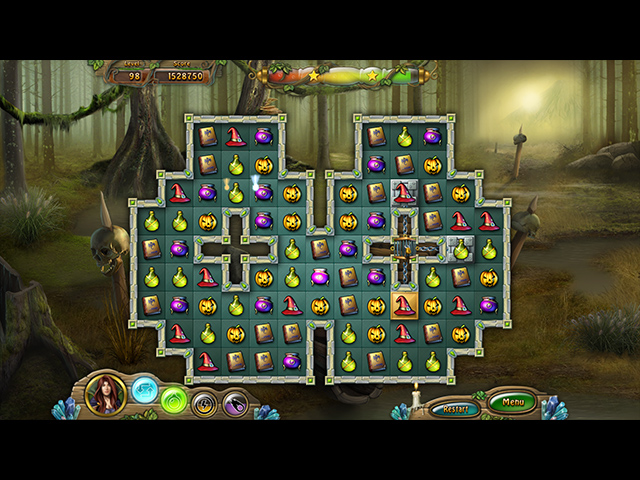This screenshot has height=480, width=640.
Task: Select the sparkling purple cauldron tile
Action: 263,192
